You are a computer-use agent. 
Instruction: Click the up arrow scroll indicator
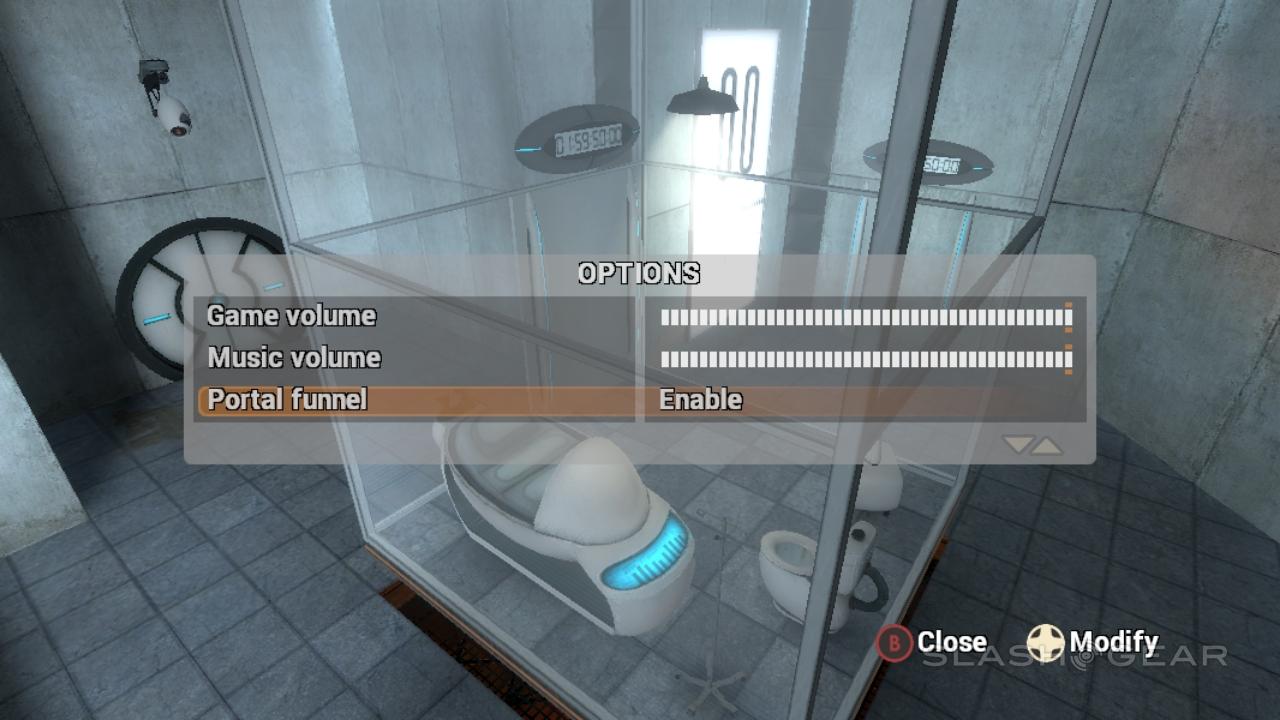point(1047,445)
